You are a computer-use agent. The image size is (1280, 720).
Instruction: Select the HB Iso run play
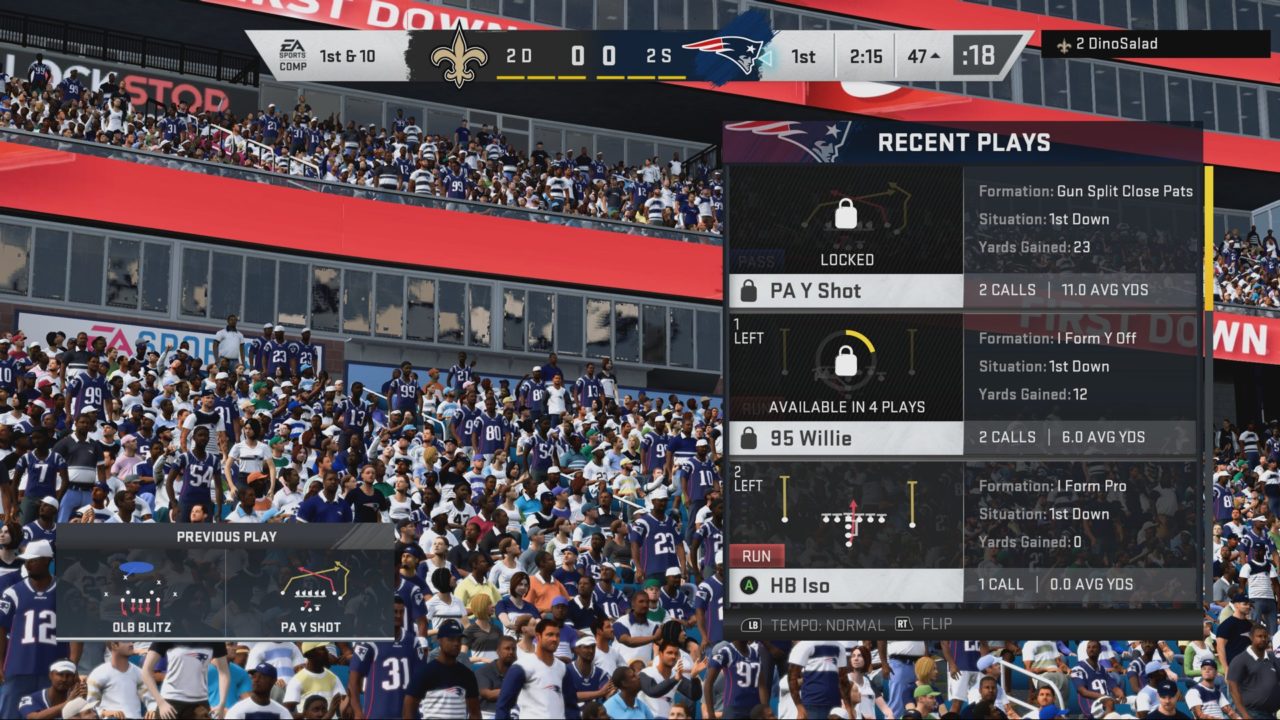pos(845,585)
